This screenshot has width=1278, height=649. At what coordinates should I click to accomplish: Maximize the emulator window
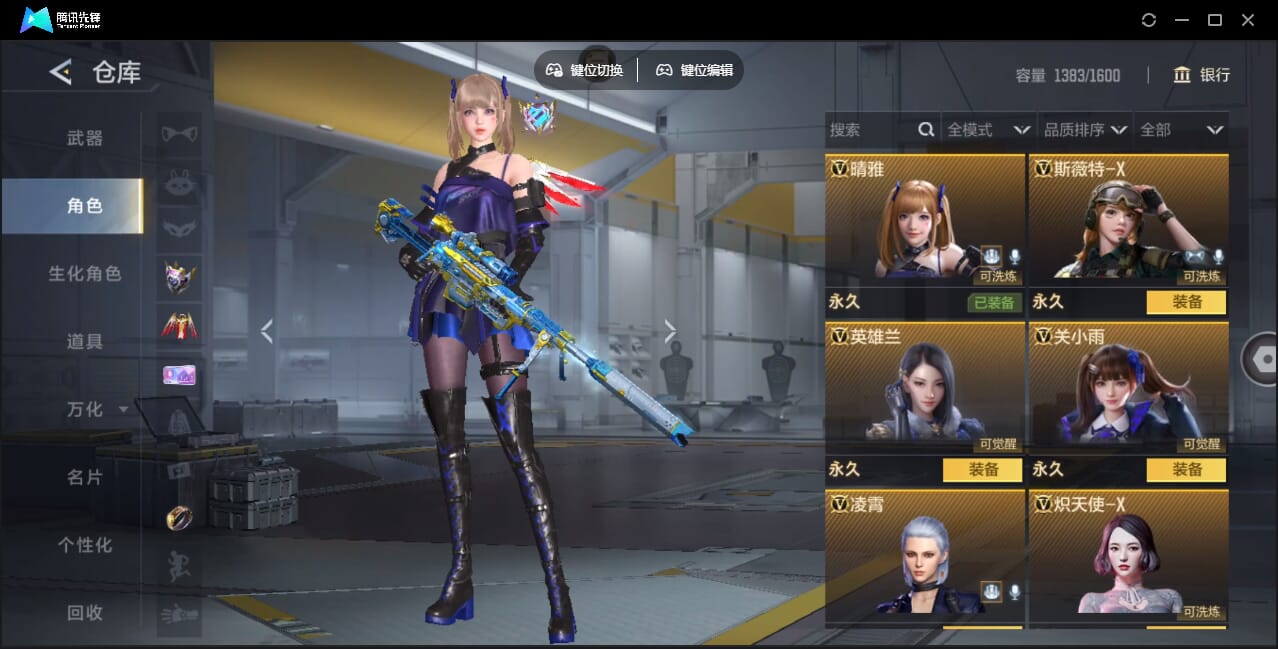(1215, 20)
